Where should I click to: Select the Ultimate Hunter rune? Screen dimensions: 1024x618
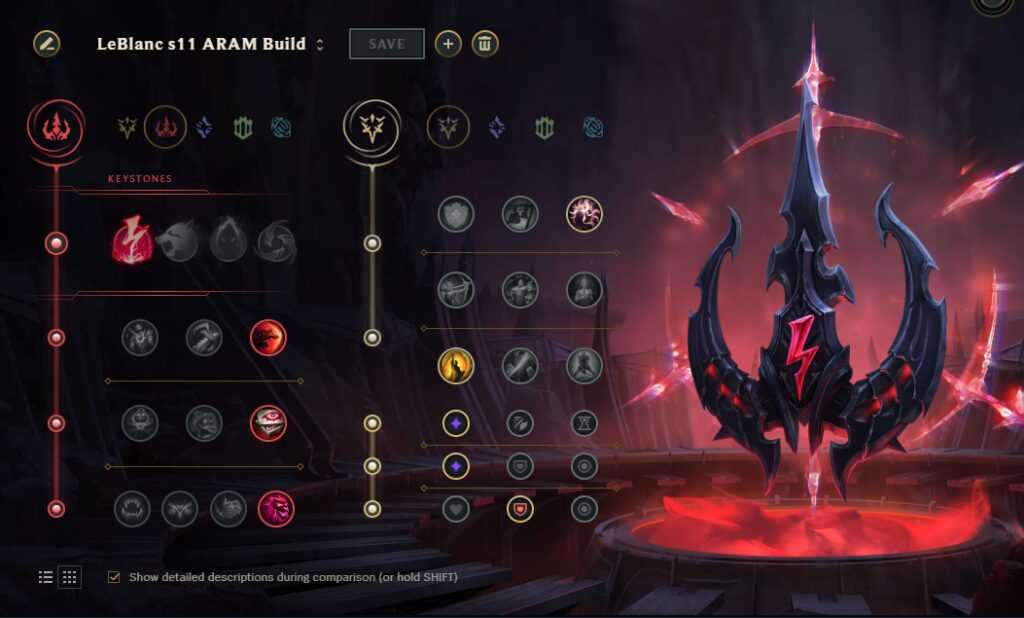(275, 509)
